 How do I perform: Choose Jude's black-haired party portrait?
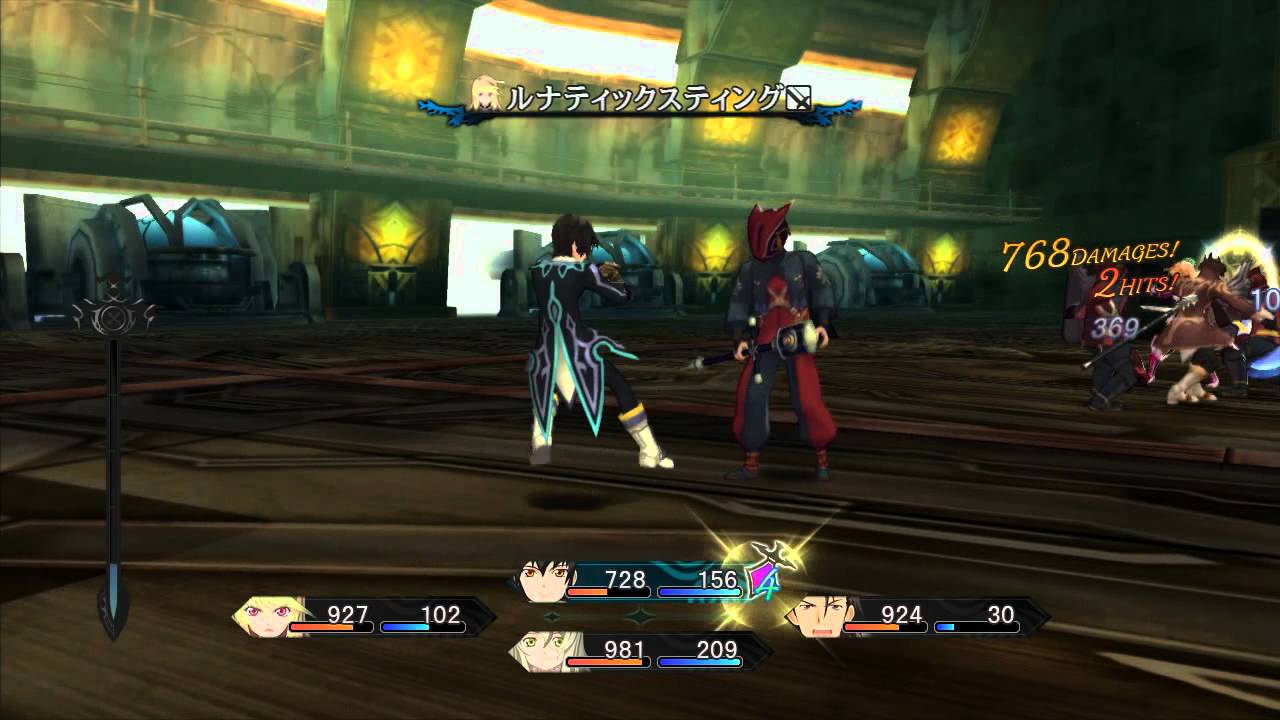coord(547,580)
